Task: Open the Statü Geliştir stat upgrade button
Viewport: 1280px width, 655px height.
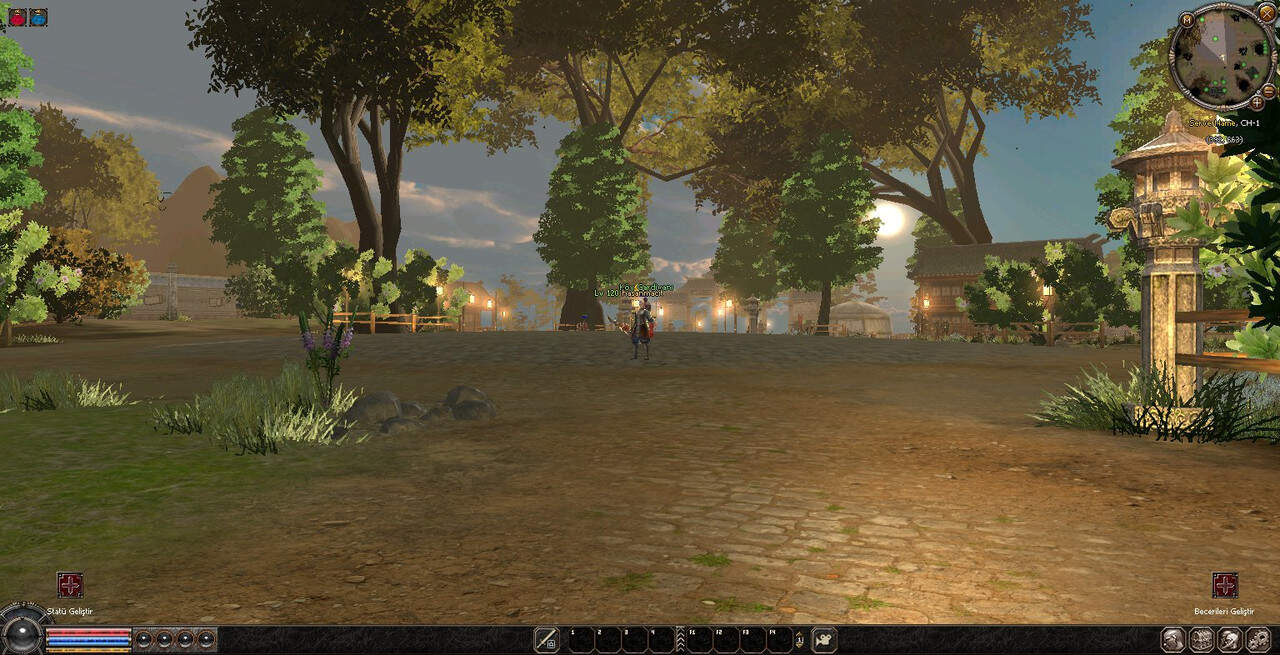Action: (x=70, y=585)
